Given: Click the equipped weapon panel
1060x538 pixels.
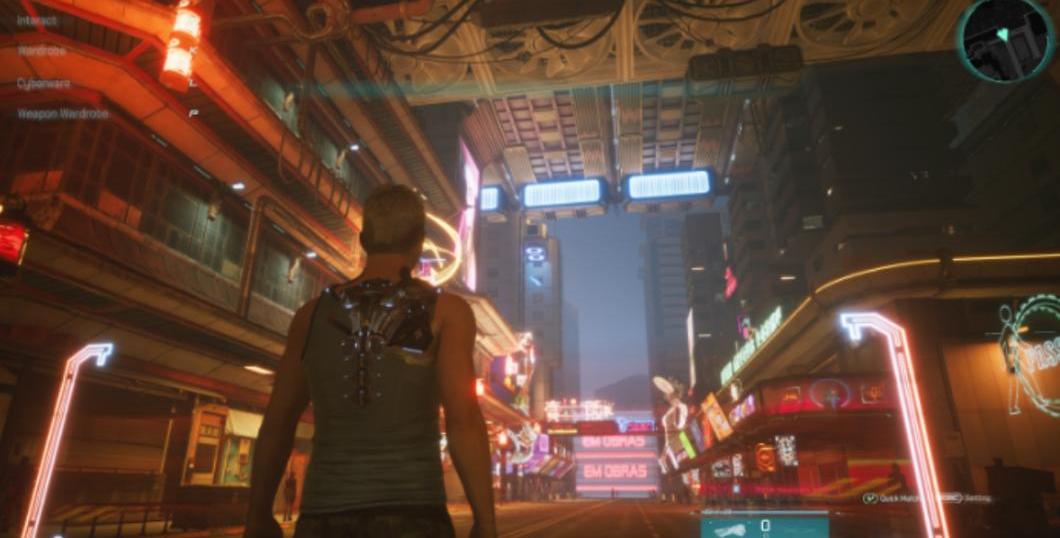Looking at the screenshot, I should point(764,526).
